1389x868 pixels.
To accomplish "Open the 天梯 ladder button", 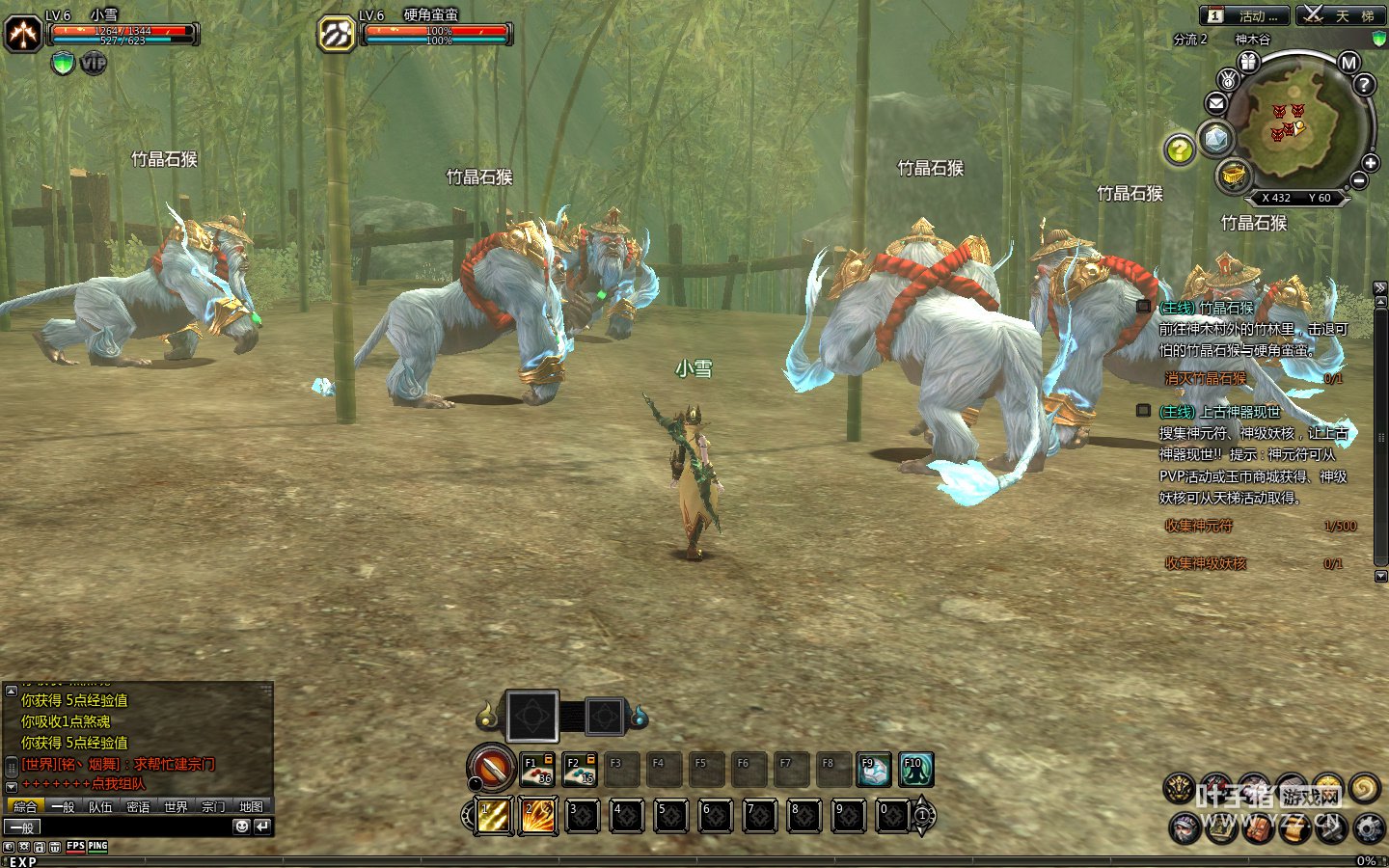I will 1342,15.
